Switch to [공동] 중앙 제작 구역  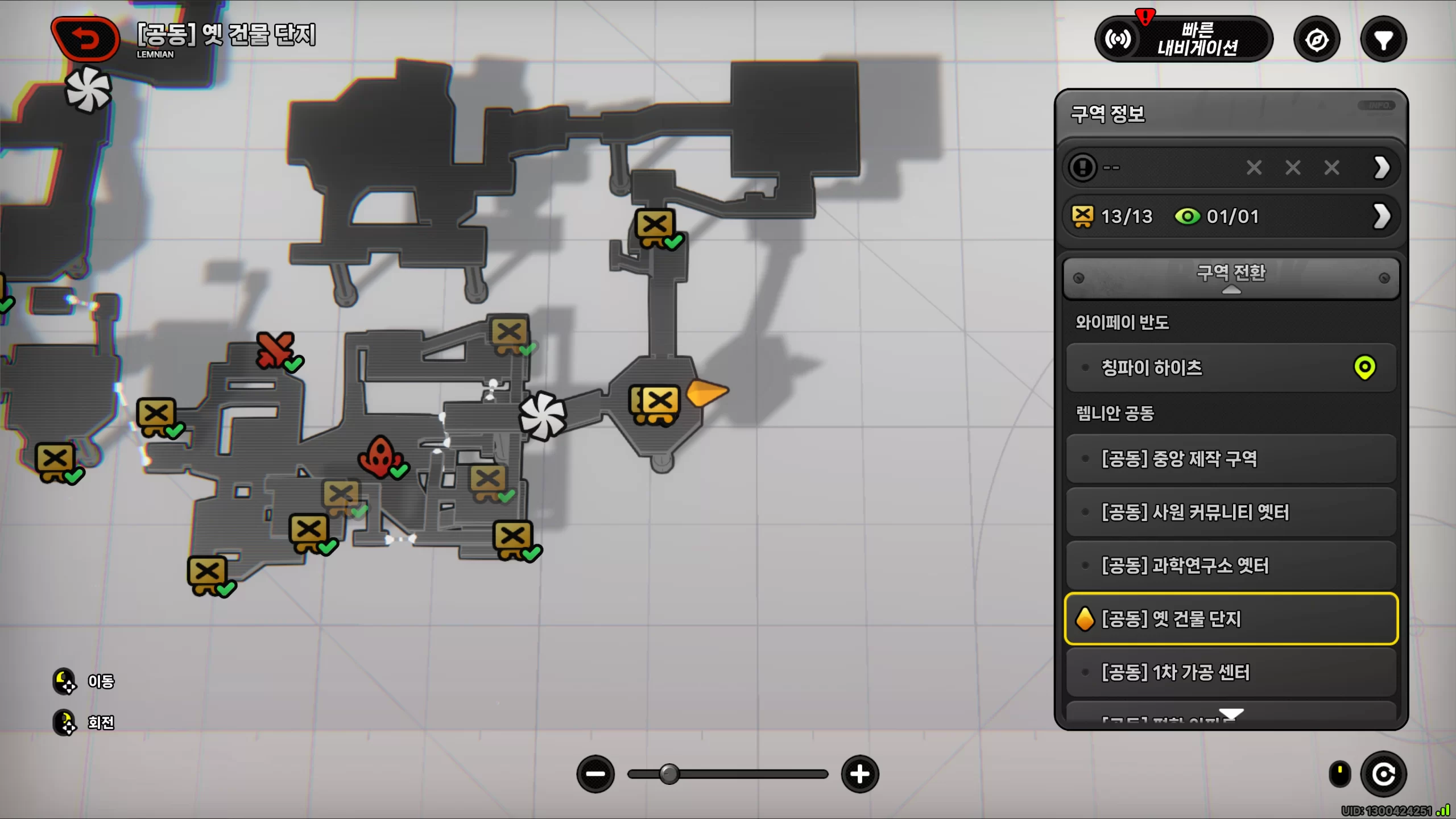[1231, 458]
